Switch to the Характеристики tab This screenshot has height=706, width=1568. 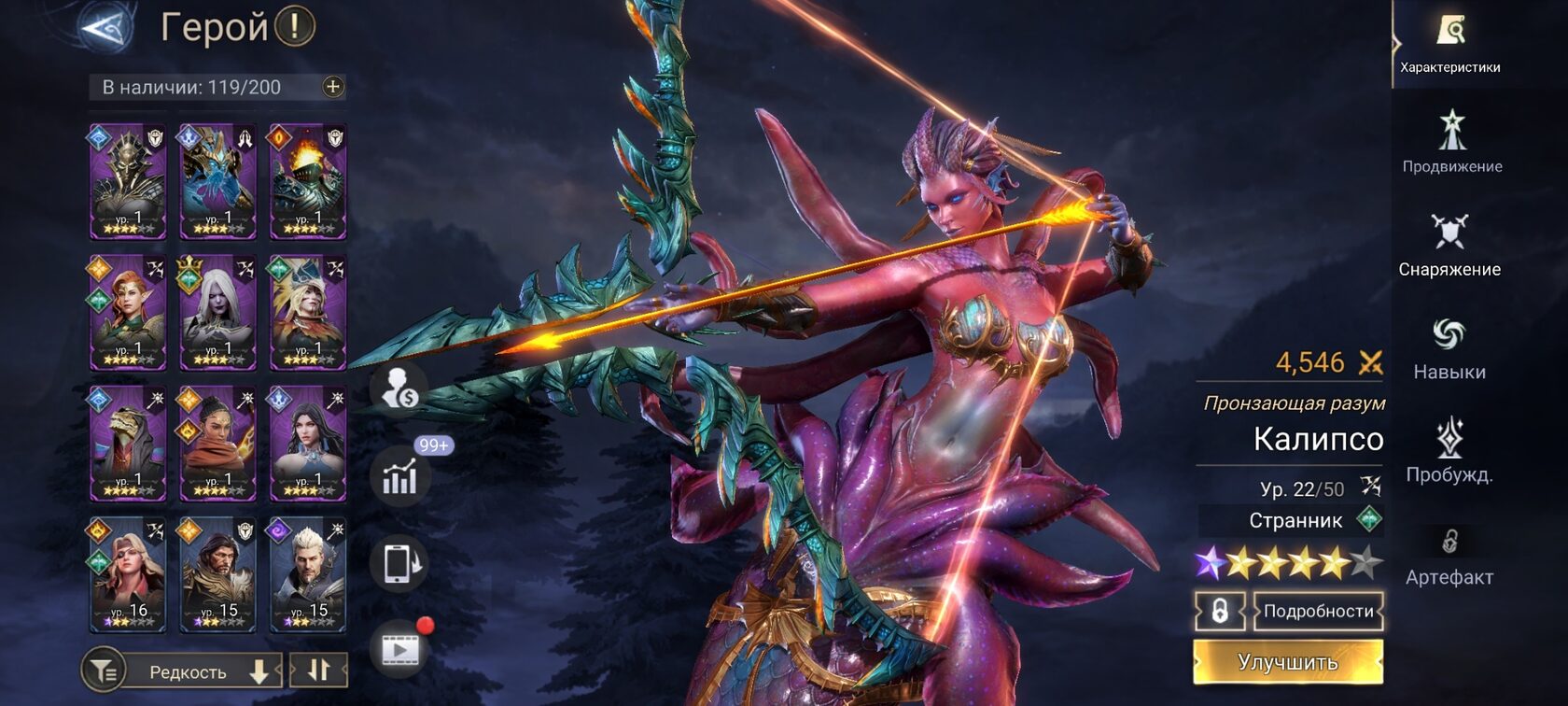tap(1449, 43)
